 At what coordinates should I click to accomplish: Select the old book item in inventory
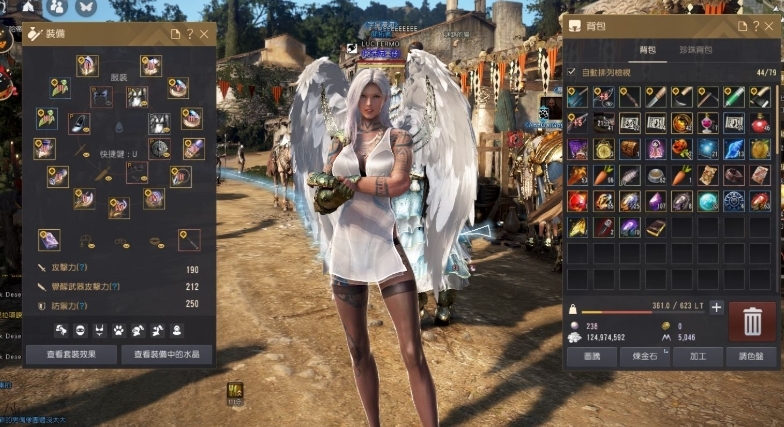point(655,227)
